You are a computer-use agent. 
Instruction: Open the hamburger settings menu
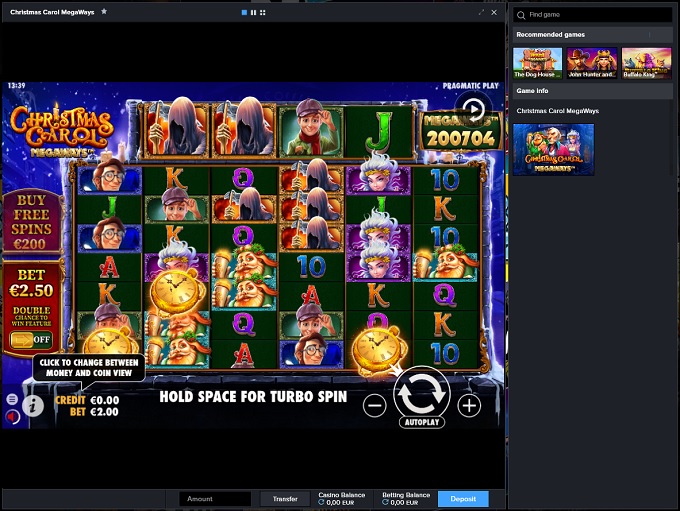[11, 398]
